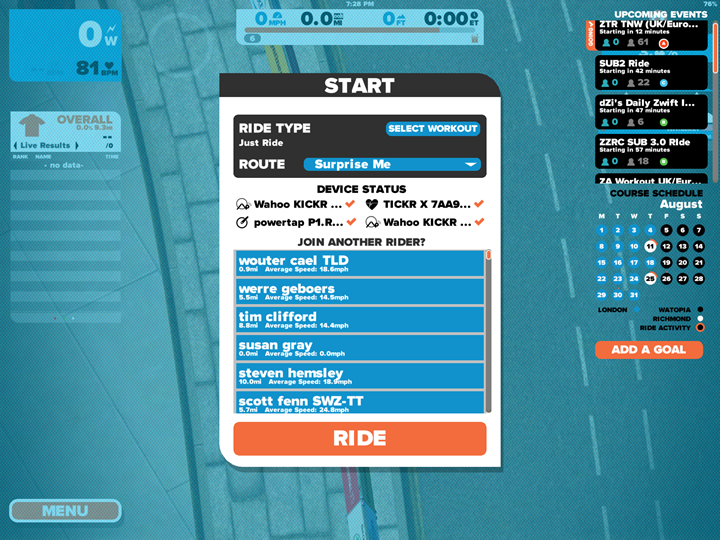The image size is (720, 540).
Task: Click ADD A GOAL
Action: pos(649,350)
